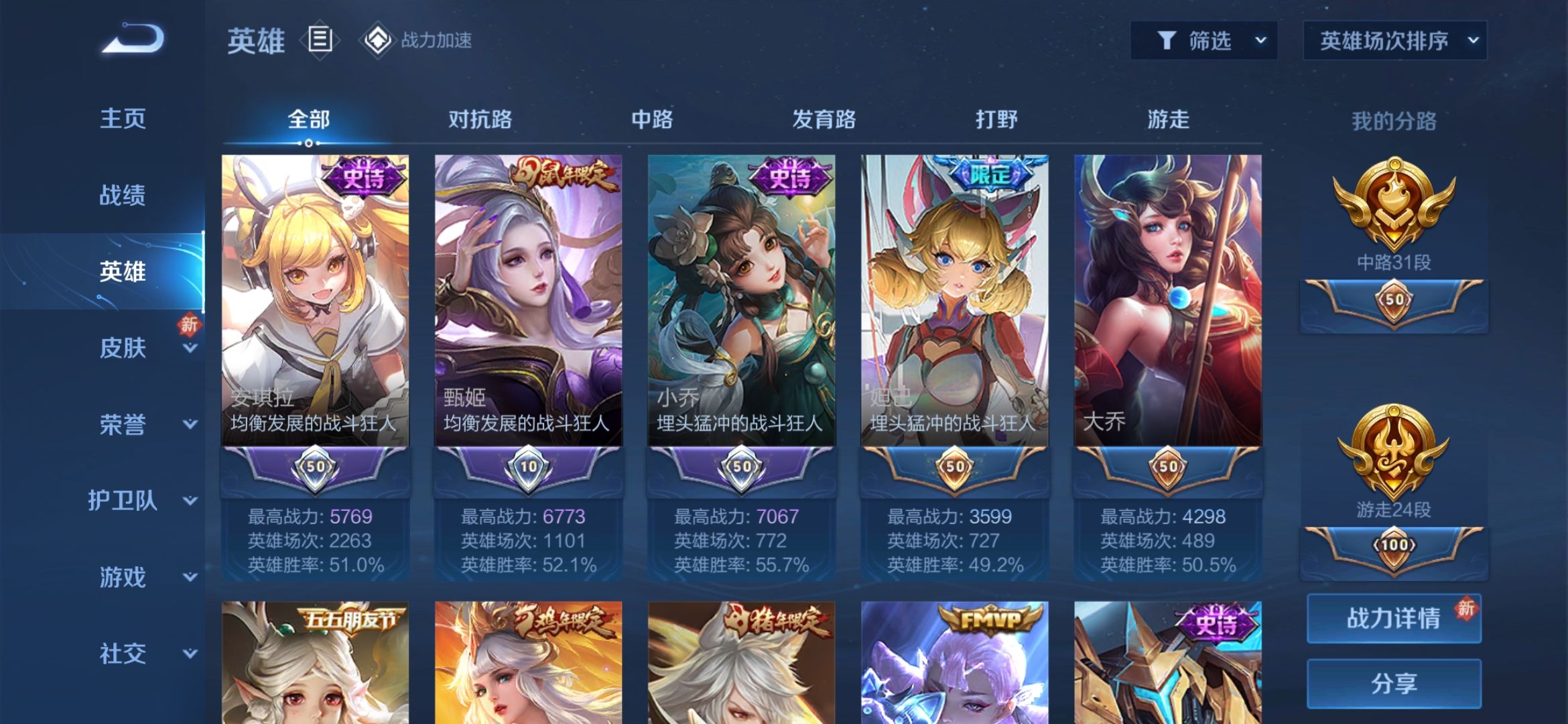The height and width of the screenshot is (724, 1568).
Task: Select the 打野 jungle tab
Action: [996, 120]
